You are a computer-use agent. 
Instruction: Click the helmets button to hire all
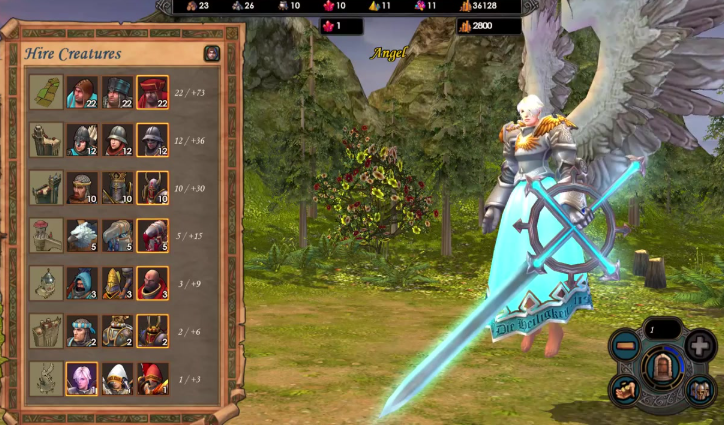[700, 389]
